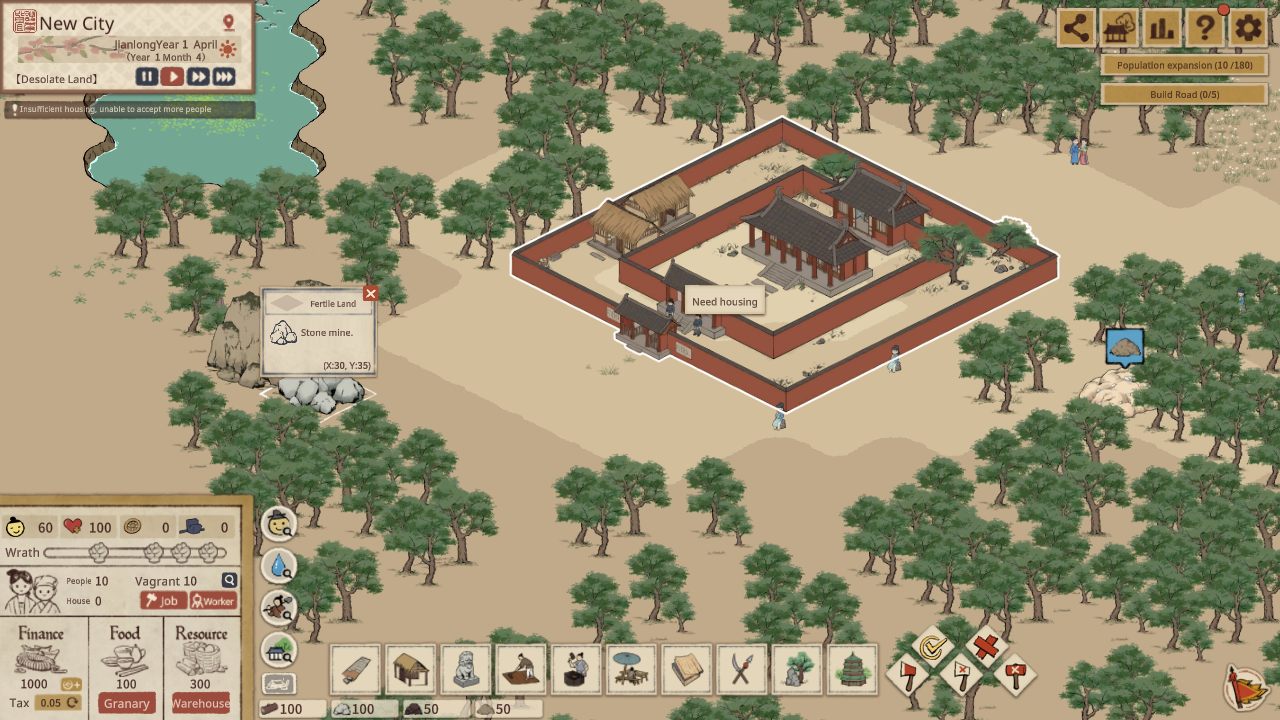
Task: Open the question mark help button
Action: pos(1204,28)
